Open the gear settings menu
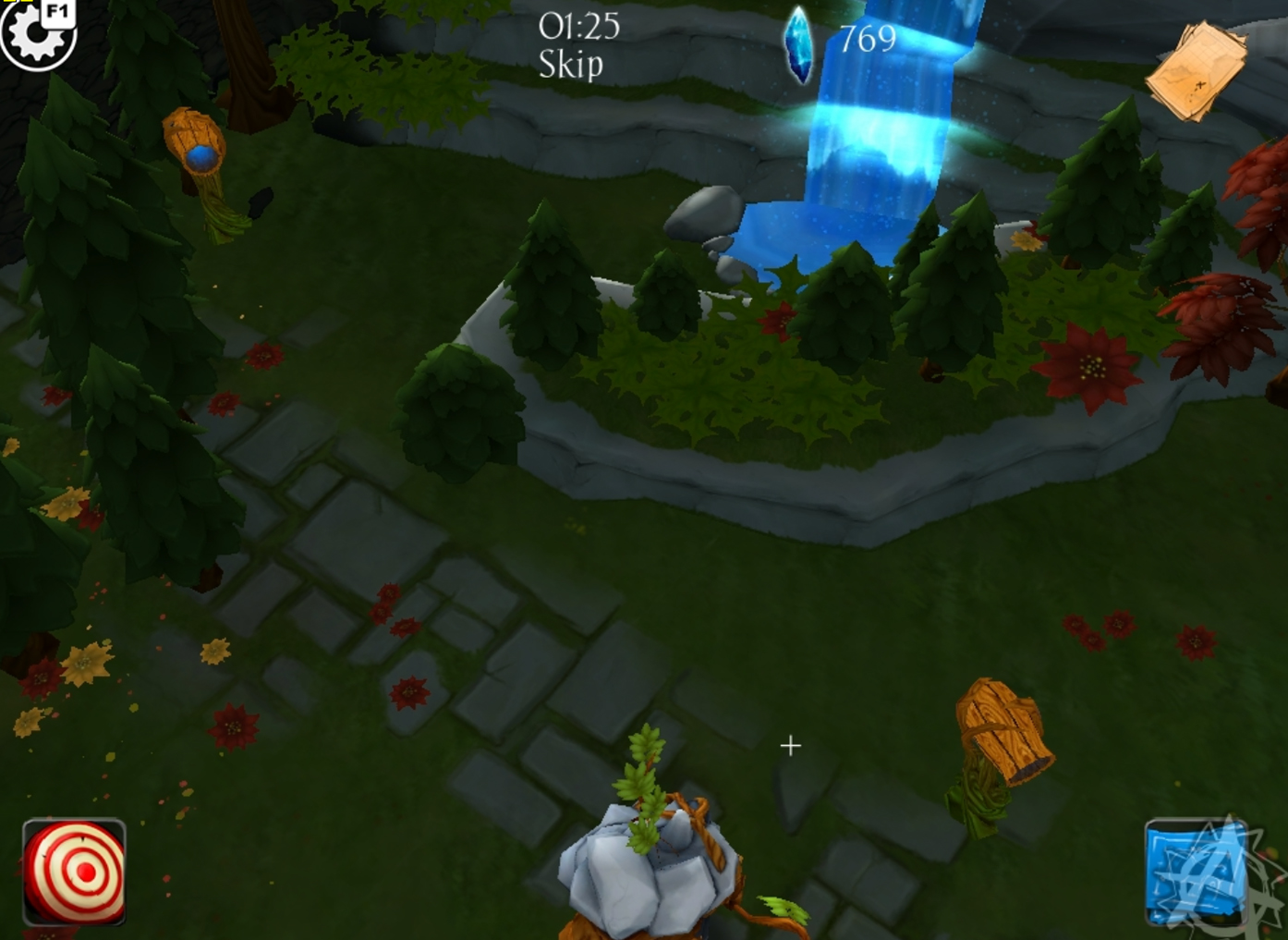This screenshot has height=940, width=1288. coord(37,33)
